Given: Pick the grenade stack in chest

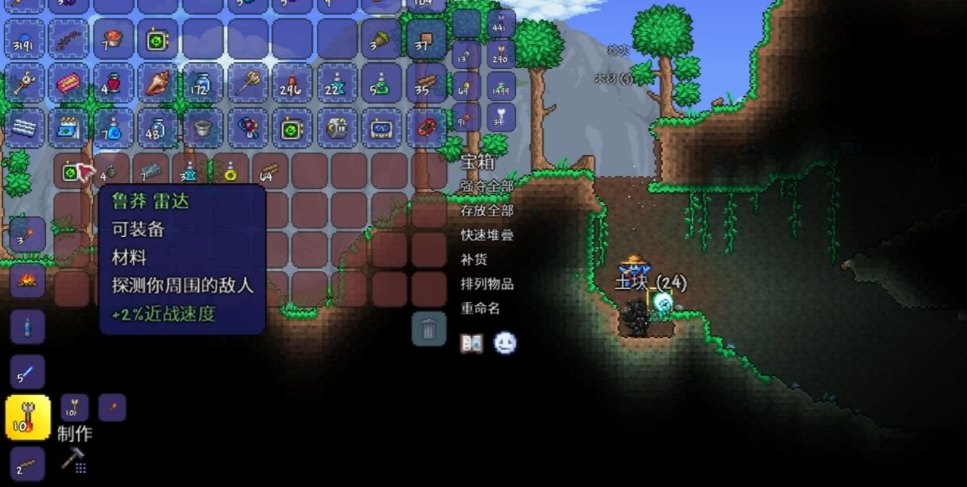Looking at the screenshot, I should tap(111, 172).
